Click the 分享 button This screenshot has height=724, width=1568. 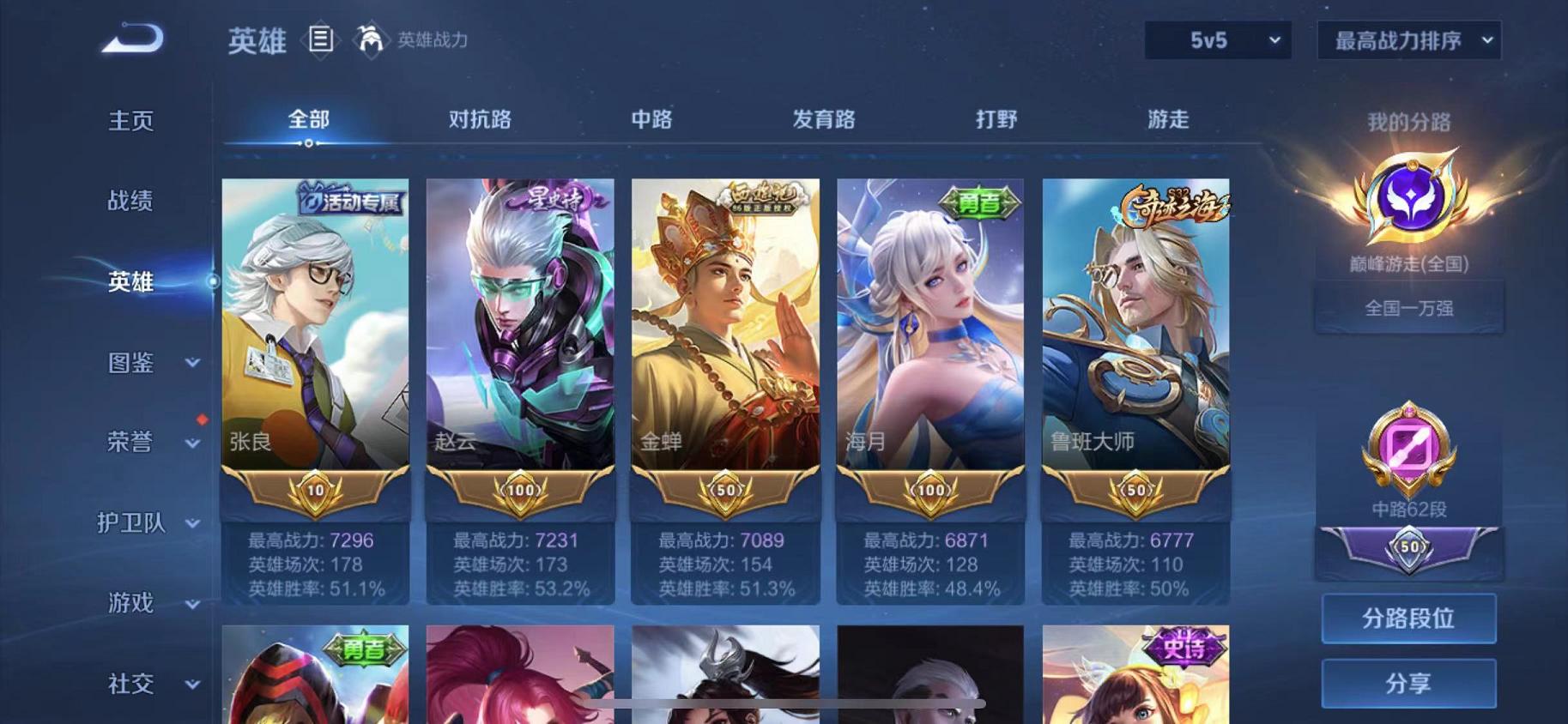(1408, 683)
